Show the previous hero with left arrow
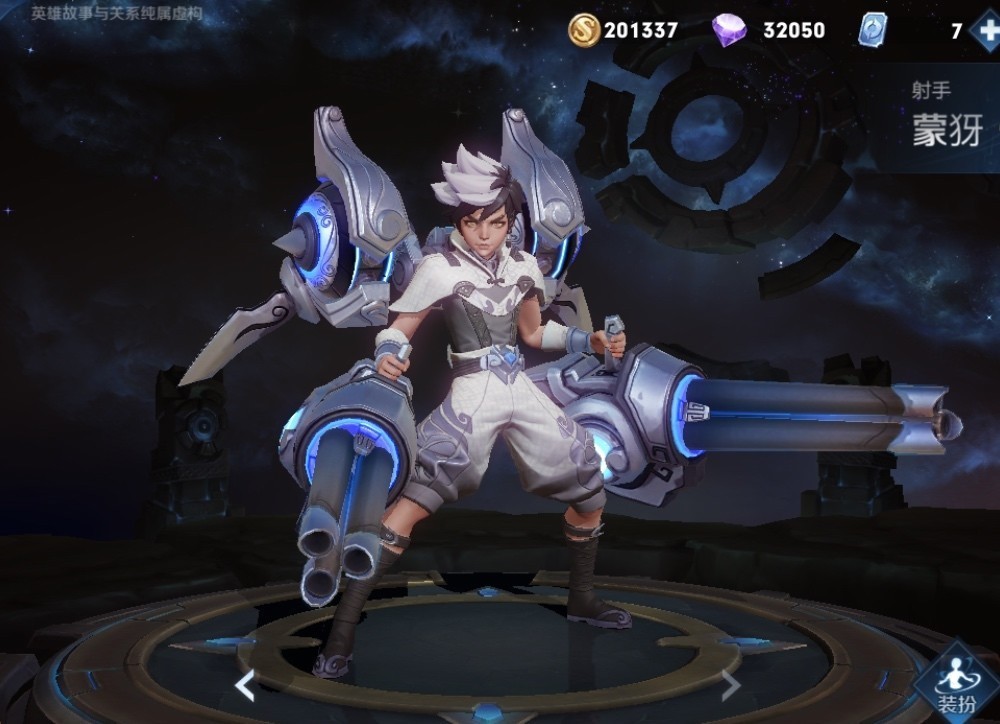Screen dimensions: 1000x724 pyautogui.click(x=244, y=685)
